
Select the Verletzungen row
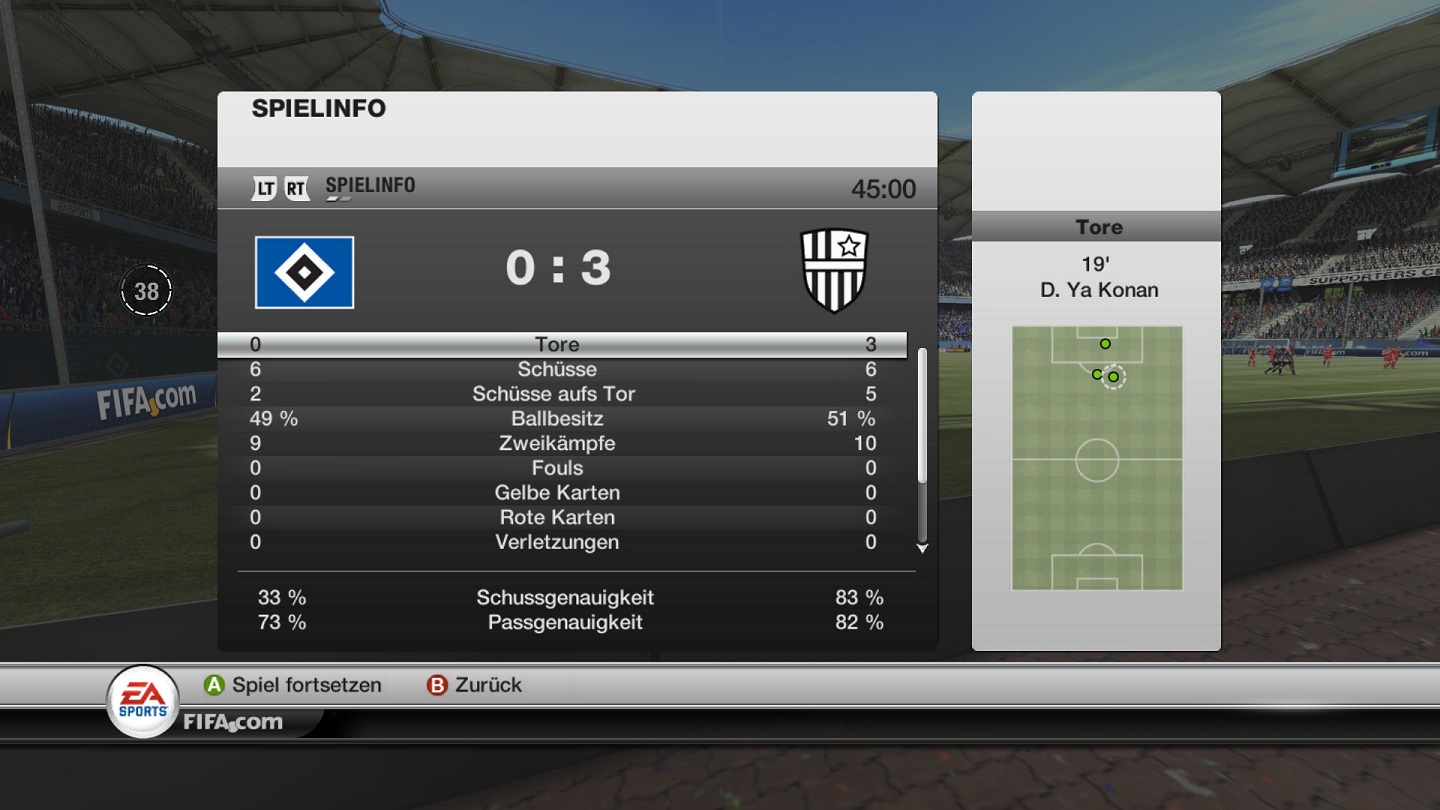[557, 542]
